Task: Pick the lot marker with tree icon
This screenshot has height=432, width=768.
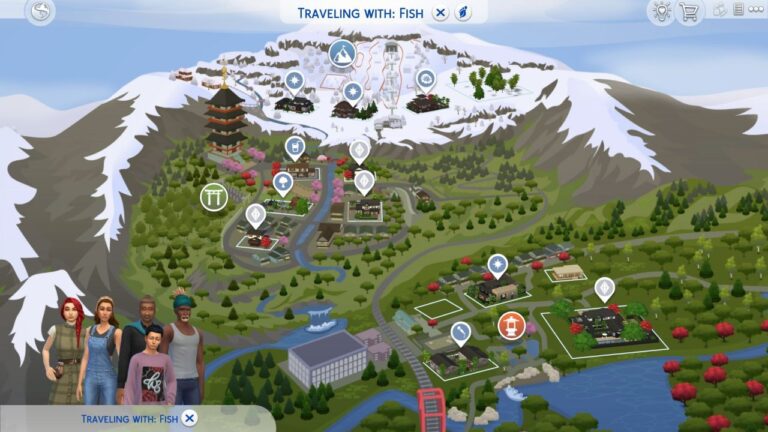Action: coord(283,182)
